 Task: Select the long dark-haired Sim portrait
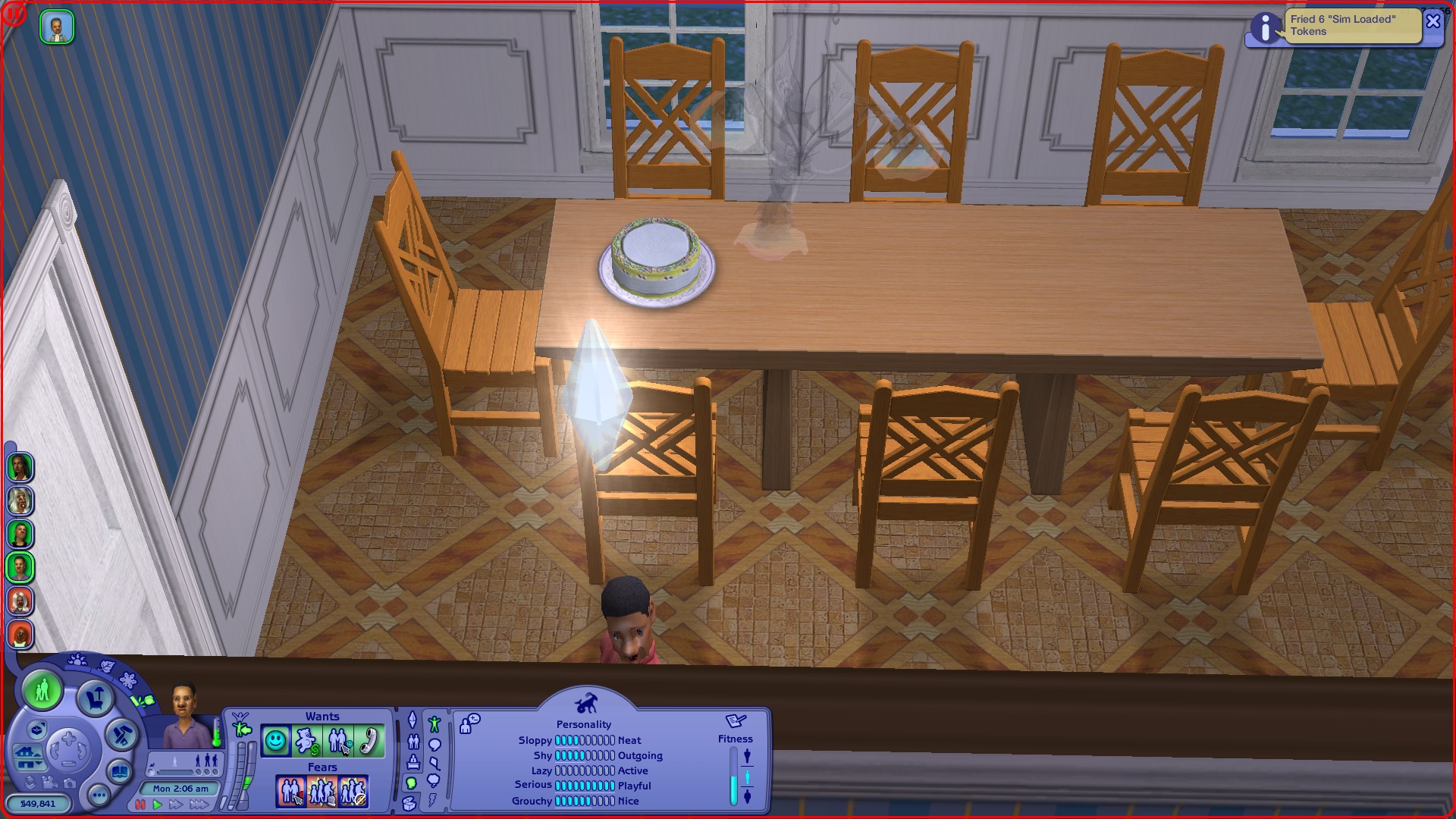[20, 467]
